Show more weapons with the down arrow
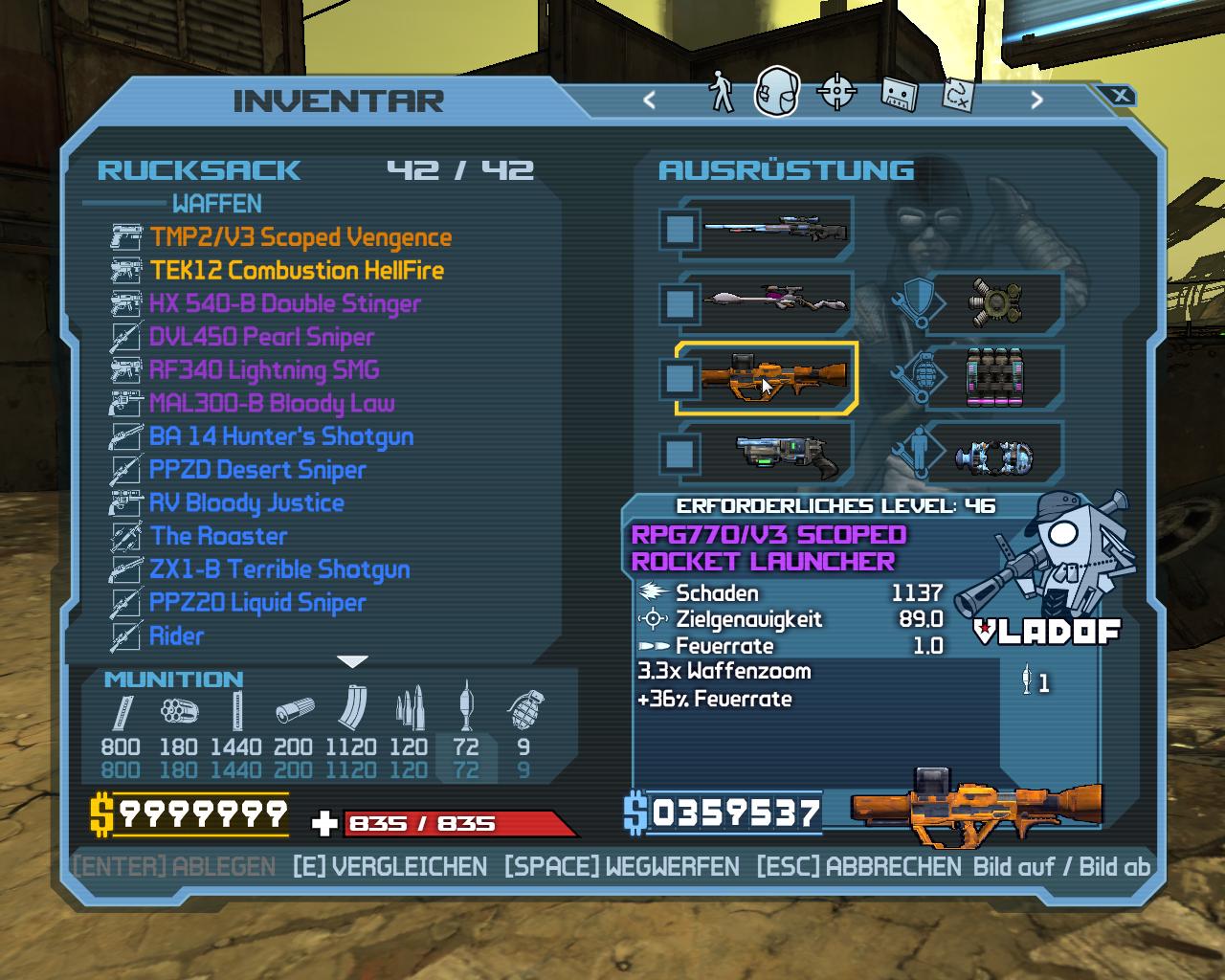Screen dimensions: 1225x980 pos(353,661)
